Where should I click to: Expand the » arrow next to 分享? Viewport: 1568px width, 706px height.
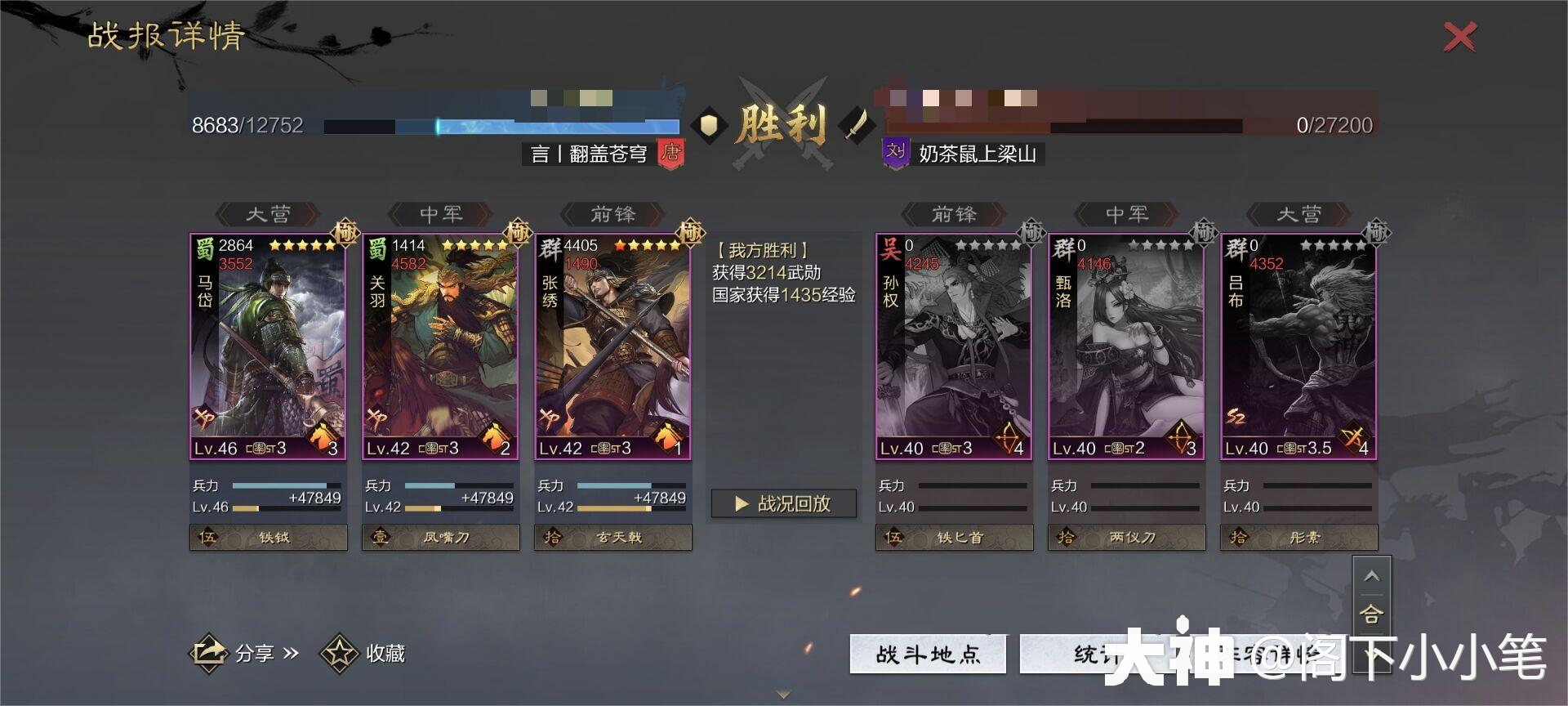(x=291, y=654)
